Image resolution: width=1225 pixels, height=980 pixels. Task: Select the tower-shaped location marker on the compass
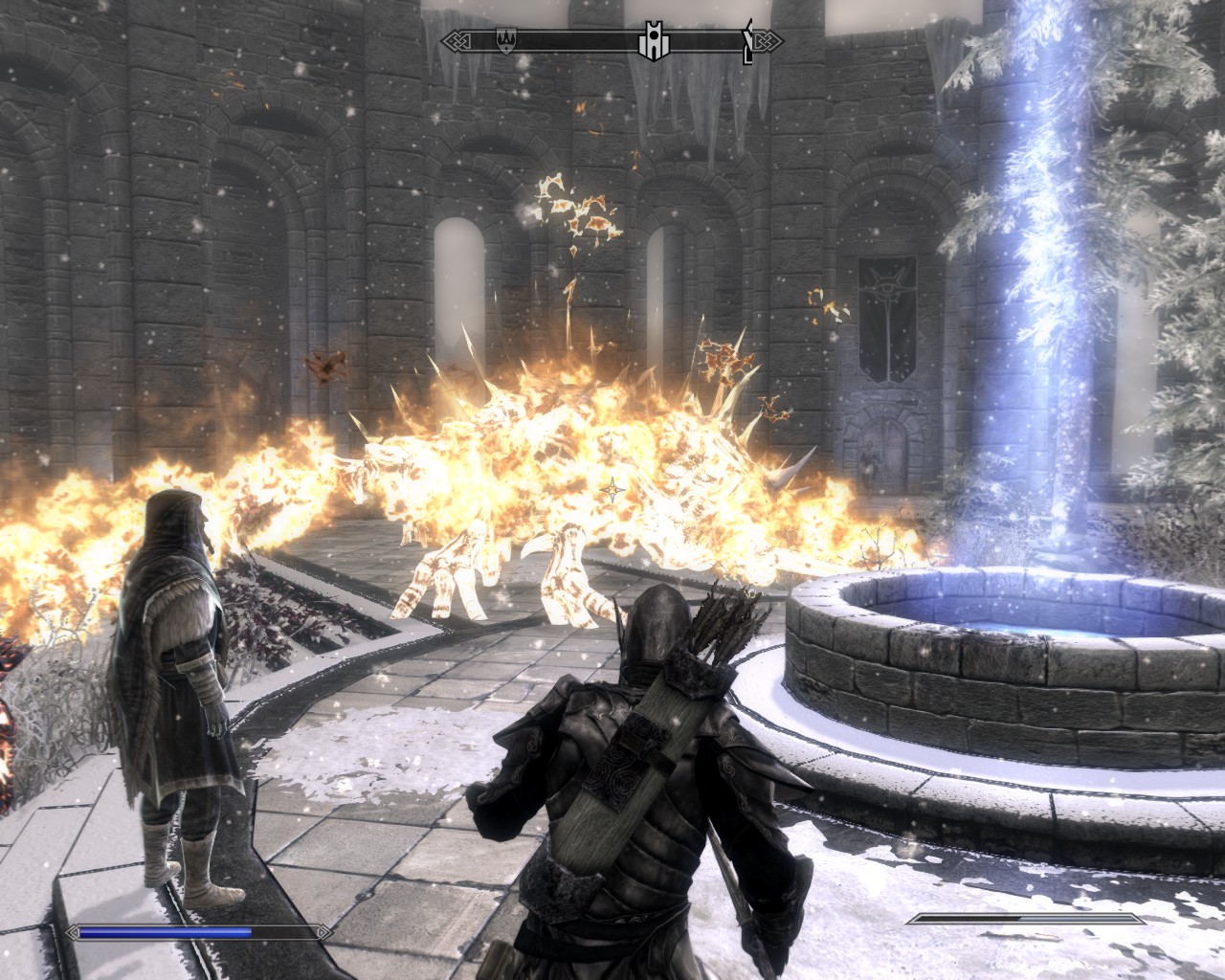[652, 40]
